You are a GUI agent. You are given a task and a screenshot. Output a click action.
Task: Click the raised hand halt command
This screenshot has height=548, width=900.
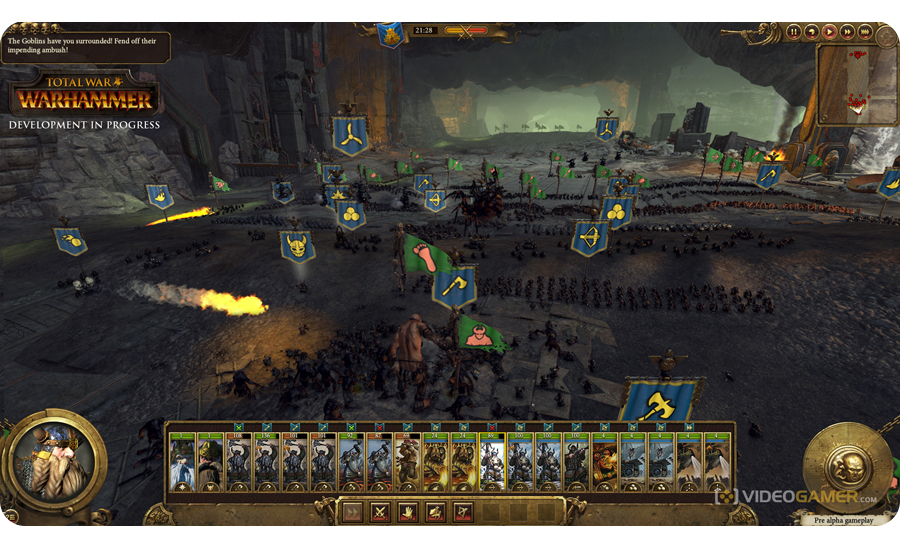tap(408, 512)
